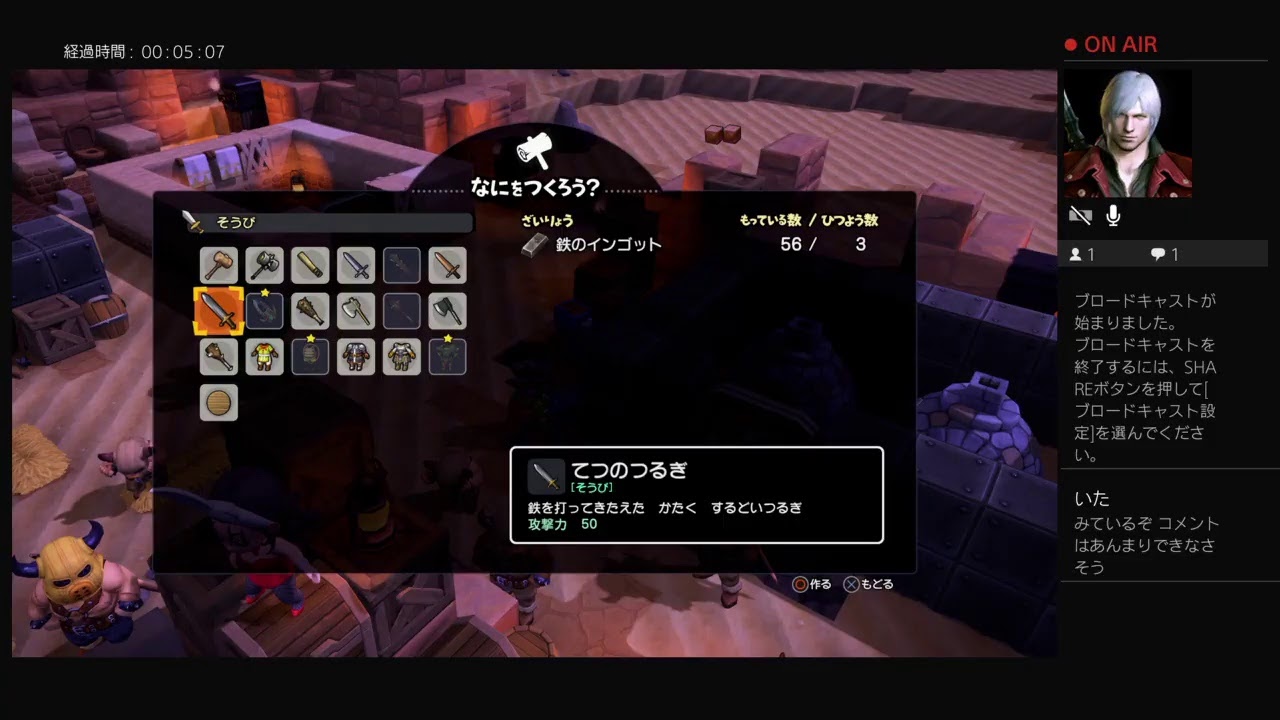Screen dimensions: 1280x720
Task: Select the yellow outfit armor recipe
Action: [x=264, y=356]
